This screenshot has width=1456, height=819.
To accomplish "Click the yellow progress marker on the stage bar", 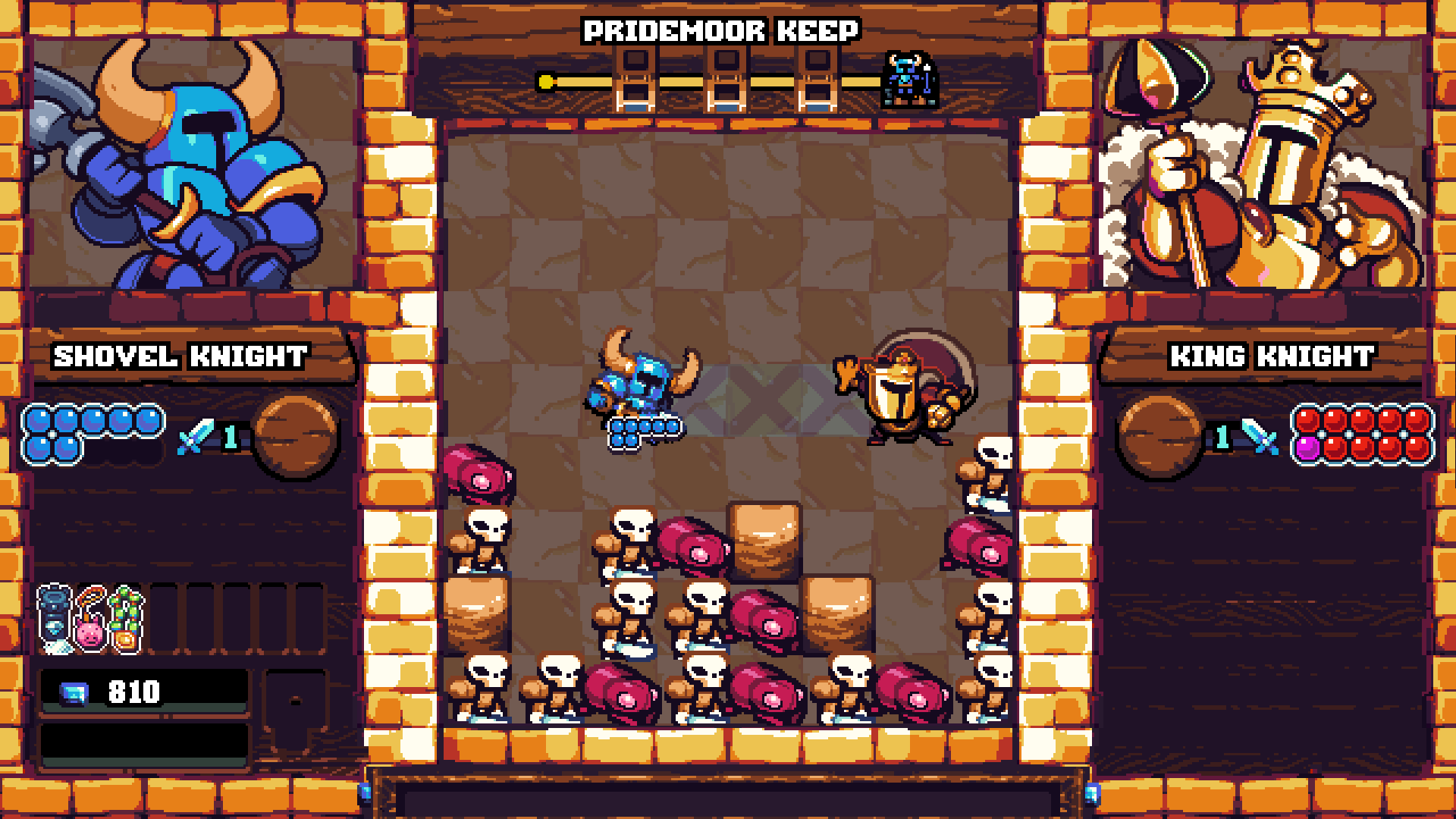I will (x=544, y=80).
